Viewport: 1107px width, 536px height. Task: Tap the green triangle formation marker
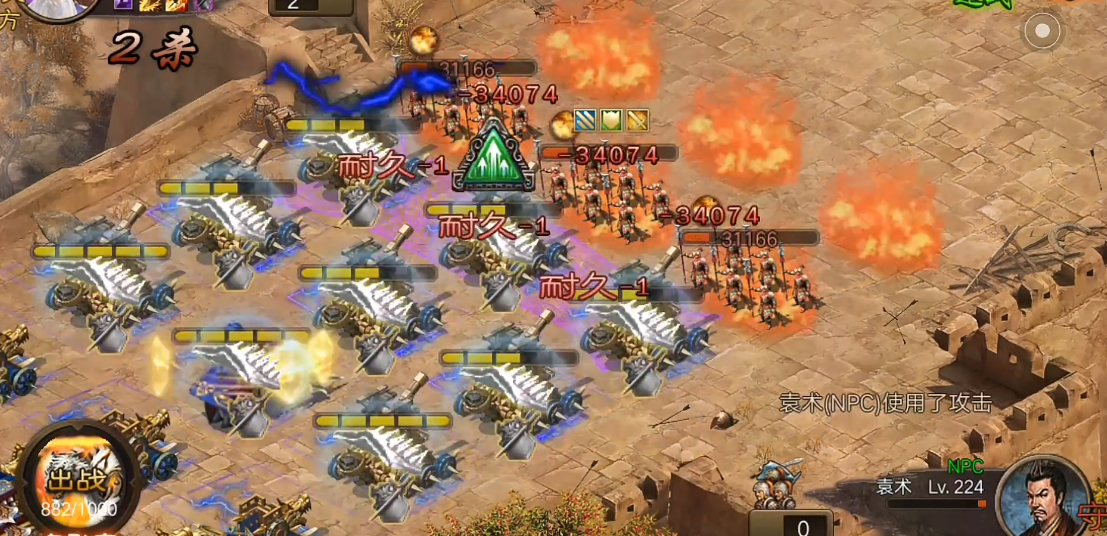coord(495,158)
